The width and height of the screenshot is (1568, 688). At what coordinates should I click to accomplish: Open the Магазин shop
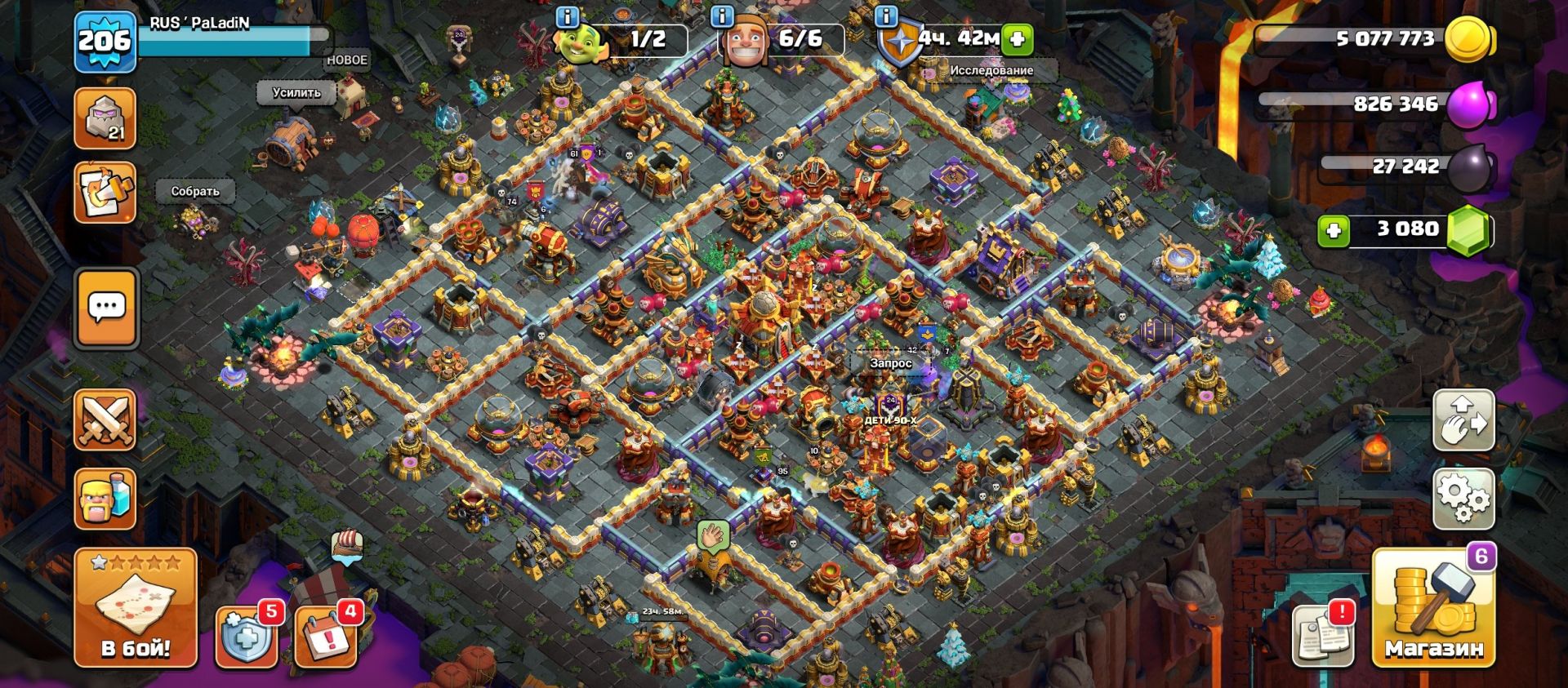(x=1433, y=608)
